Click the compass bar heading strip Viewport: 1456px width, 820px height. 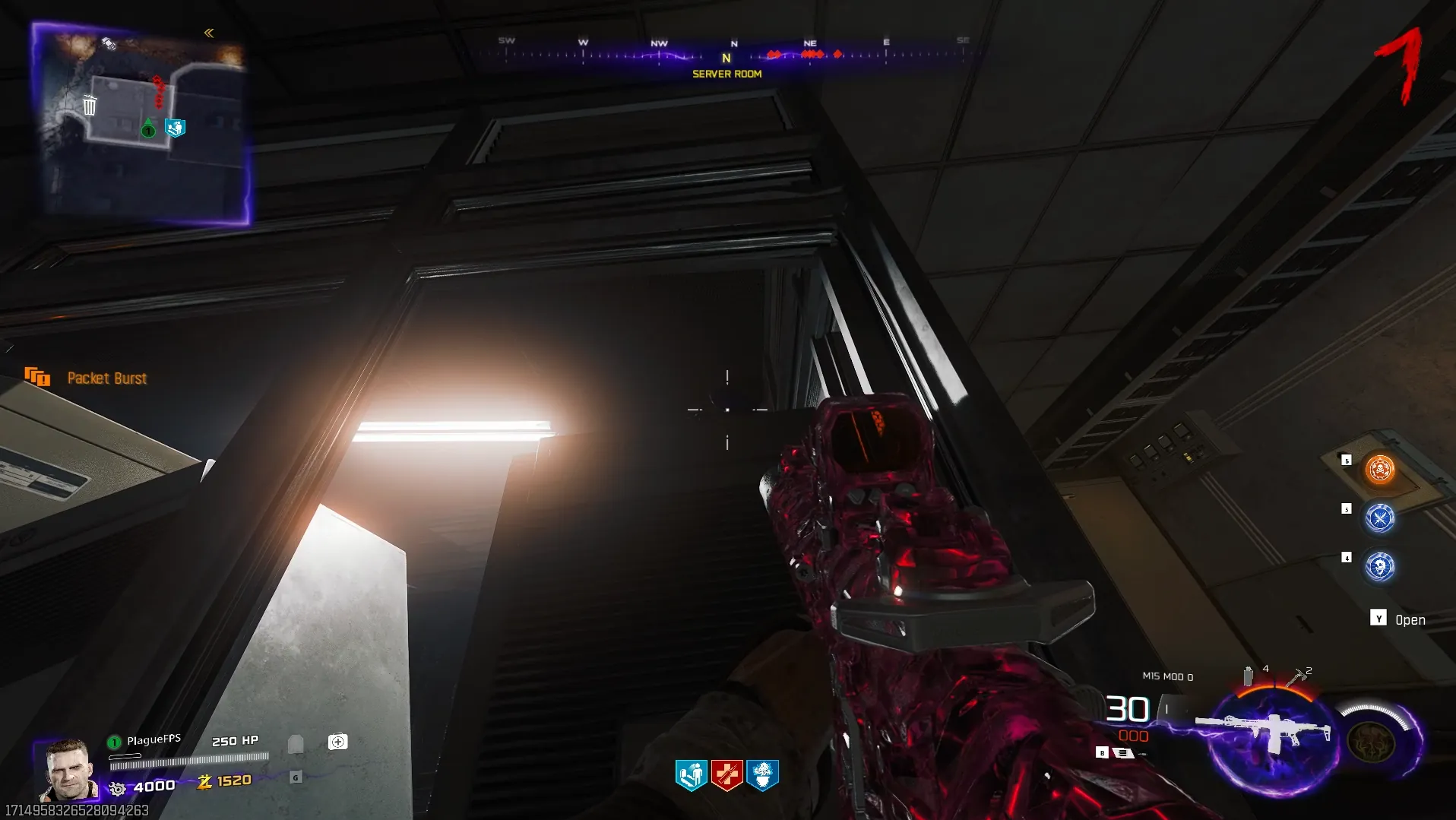point(727,55)
